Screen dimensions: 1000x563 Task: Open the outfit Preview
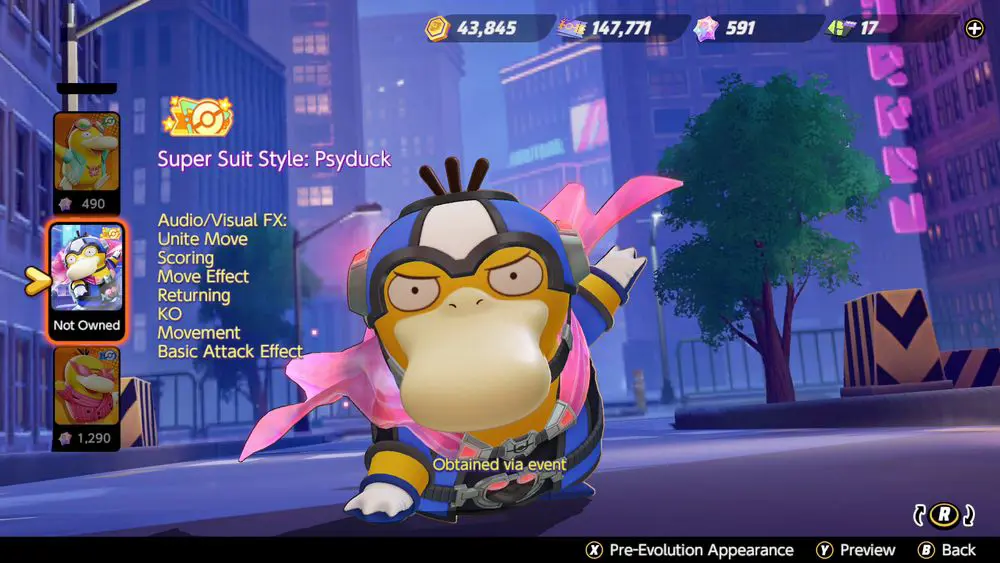coord(855,550)
